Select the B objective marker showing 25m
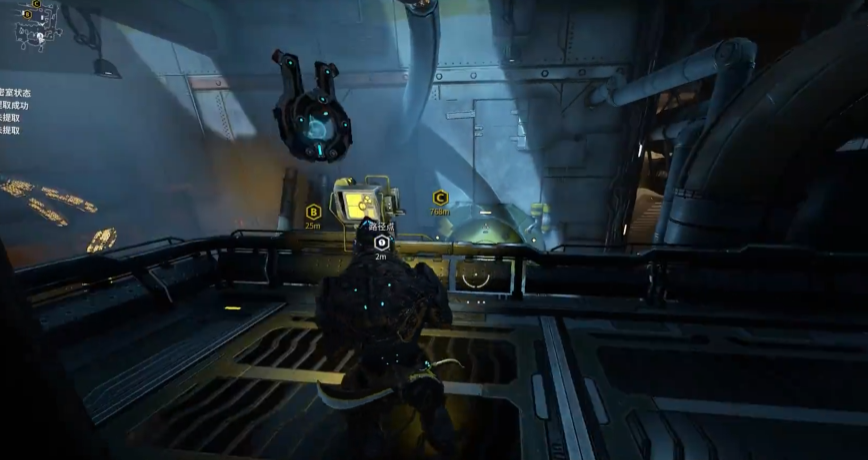The width and height of the screenshot is (868, 460). tap(313, 211)
